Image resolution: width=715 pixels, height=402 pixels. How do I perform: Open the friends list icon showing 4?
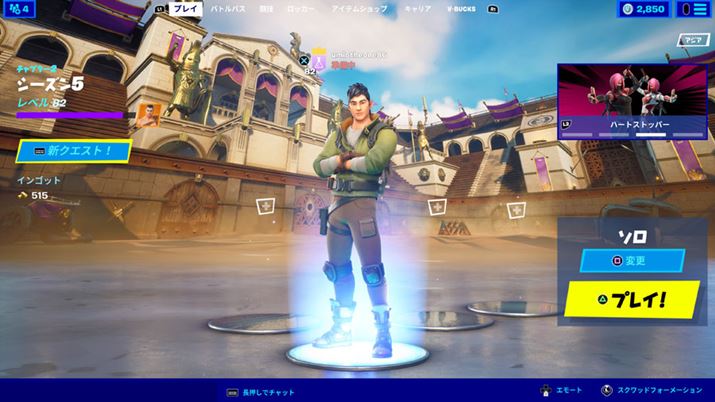(19, 9)
